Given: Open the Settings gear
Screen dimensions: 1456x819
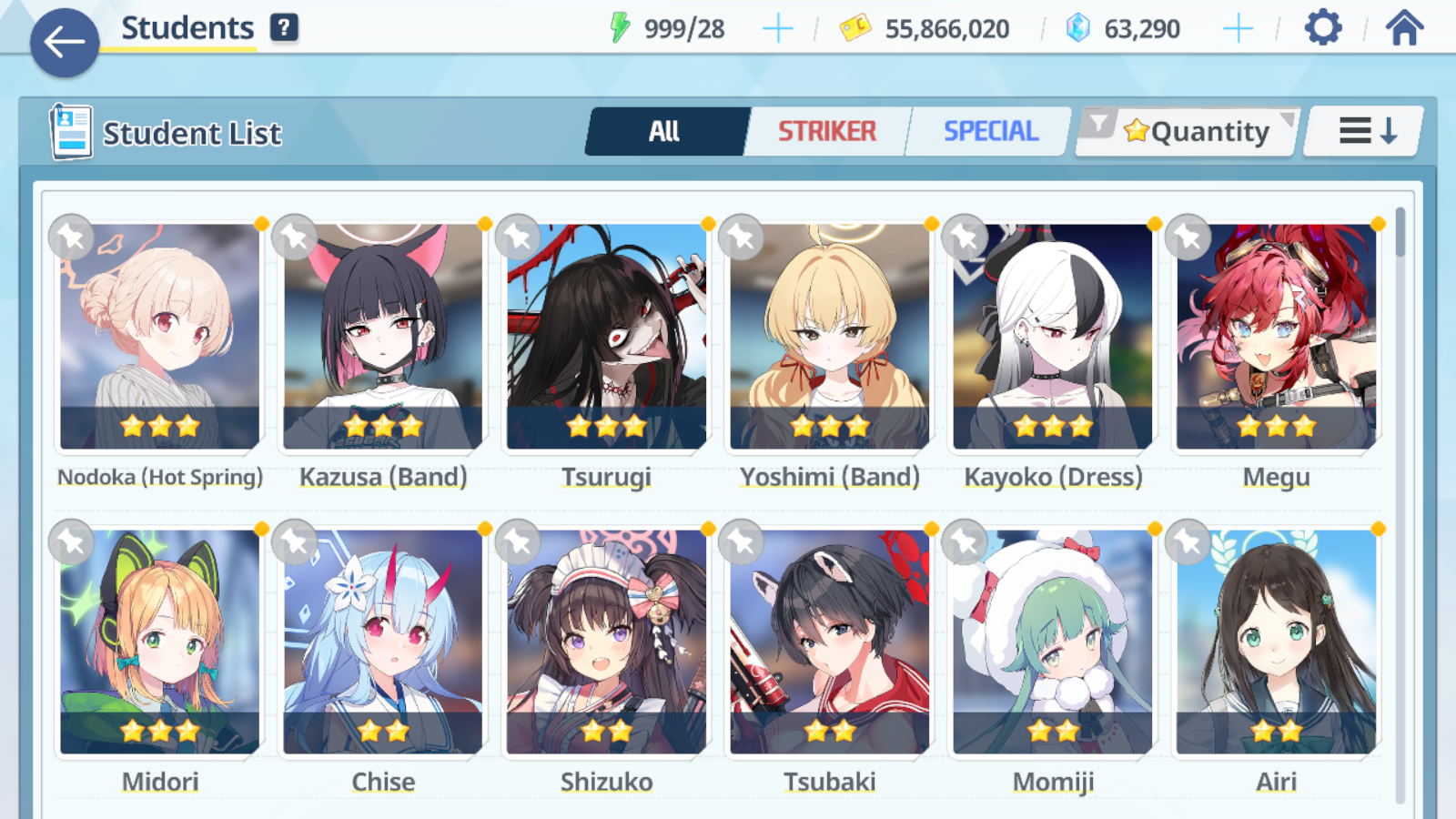Looking at the screenshot, I should (x=1321, y=28).
